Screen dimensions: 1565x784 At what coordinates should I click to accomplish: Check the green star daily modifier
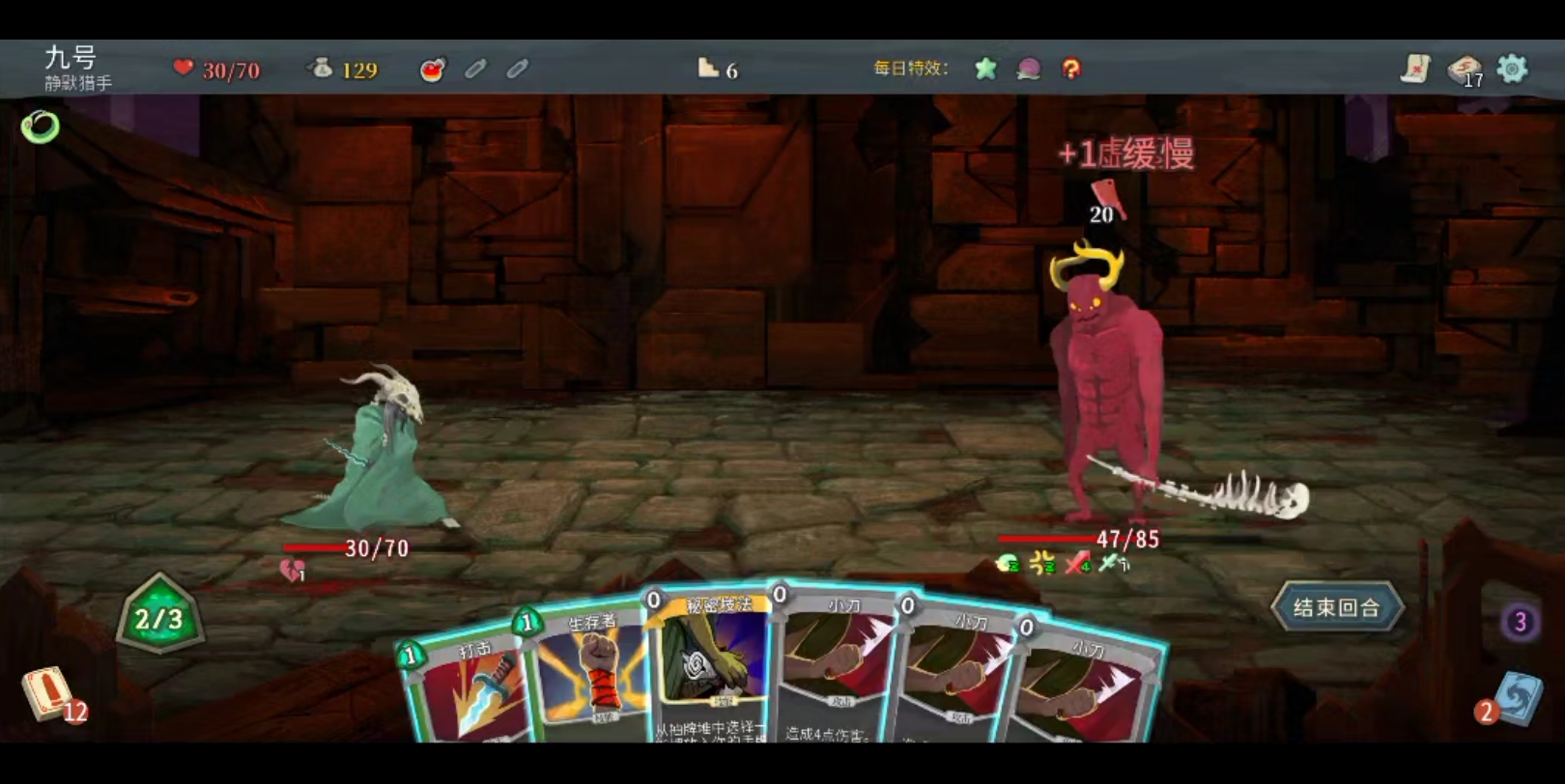(985, 69)
